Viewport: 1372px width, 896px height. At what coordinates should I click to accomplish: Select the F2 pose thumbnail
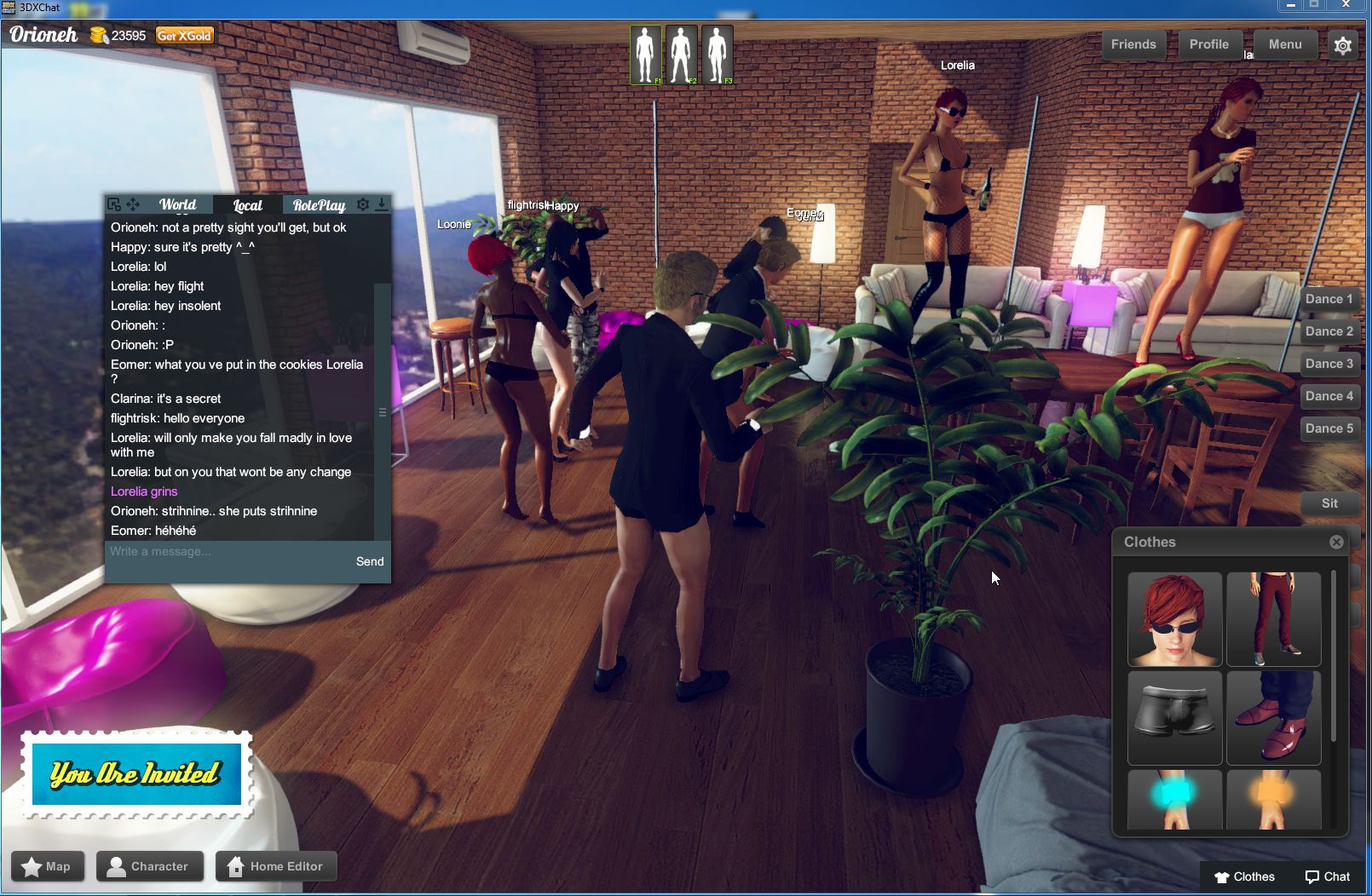tap(681, 53)
